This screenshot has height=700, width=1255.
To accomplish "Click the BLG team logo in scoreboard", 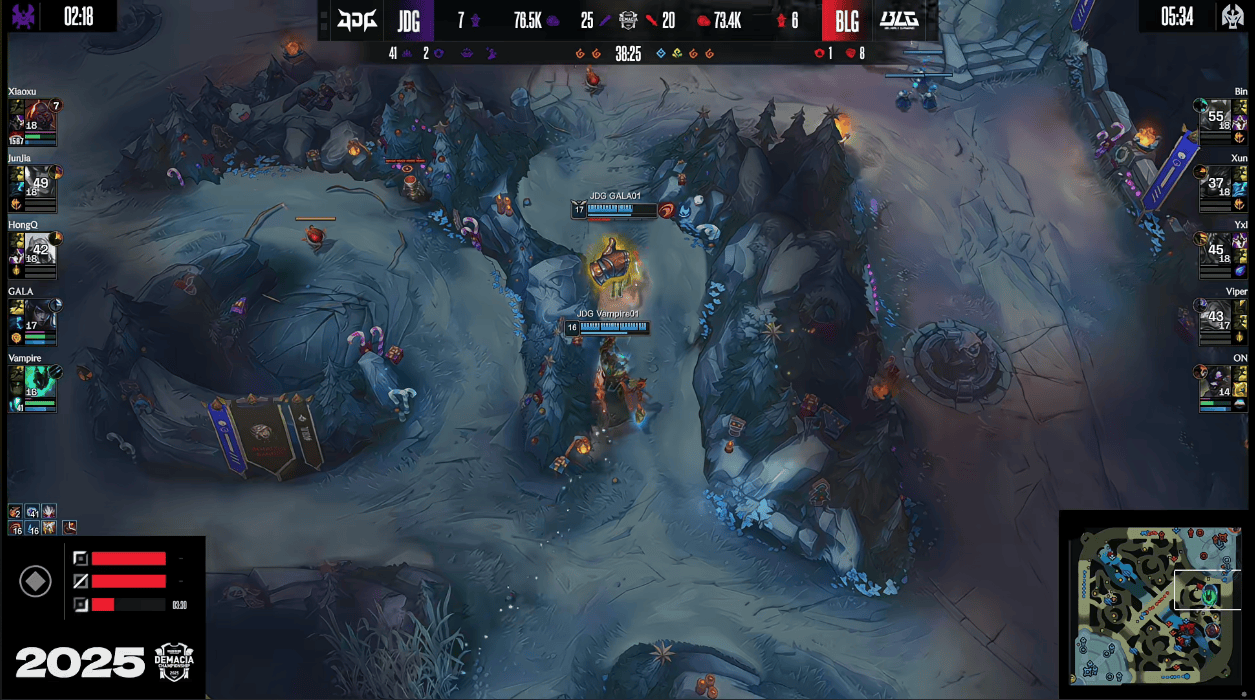I will [x=899, y=20].
